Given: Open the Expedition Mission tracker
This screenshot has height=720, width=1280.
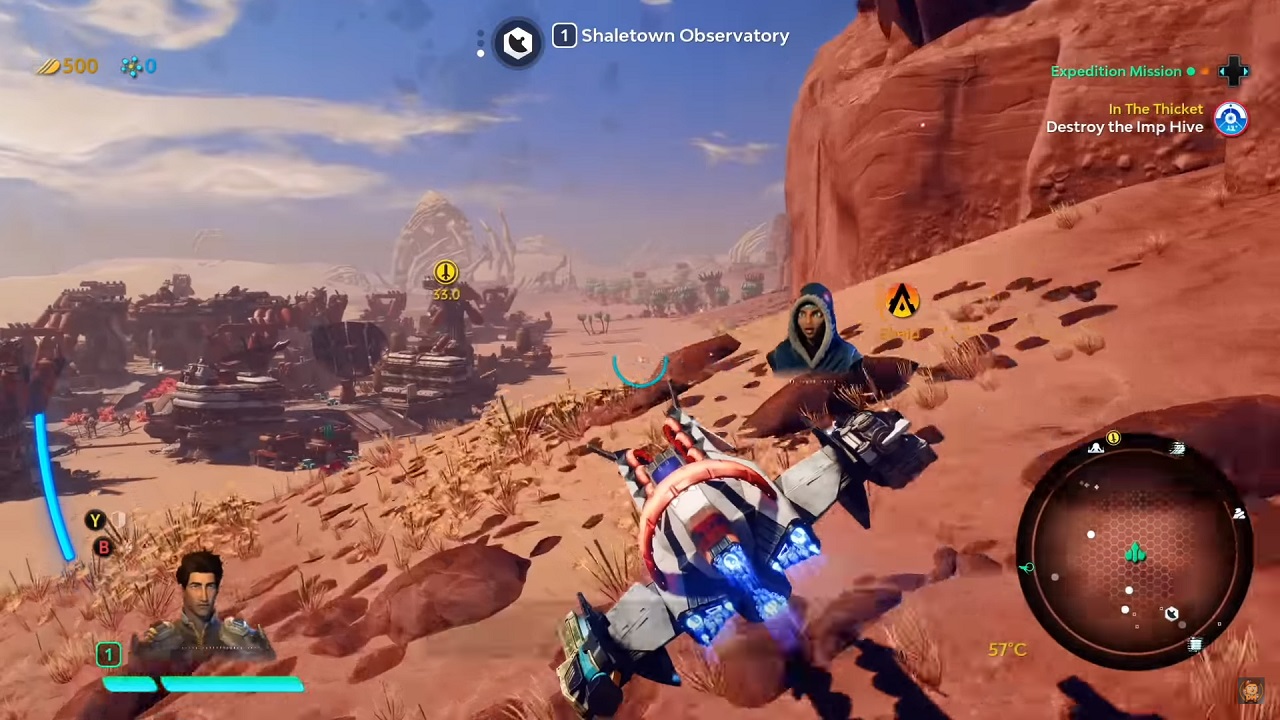Looking at the screenshot, I should tap(1115, 71).
